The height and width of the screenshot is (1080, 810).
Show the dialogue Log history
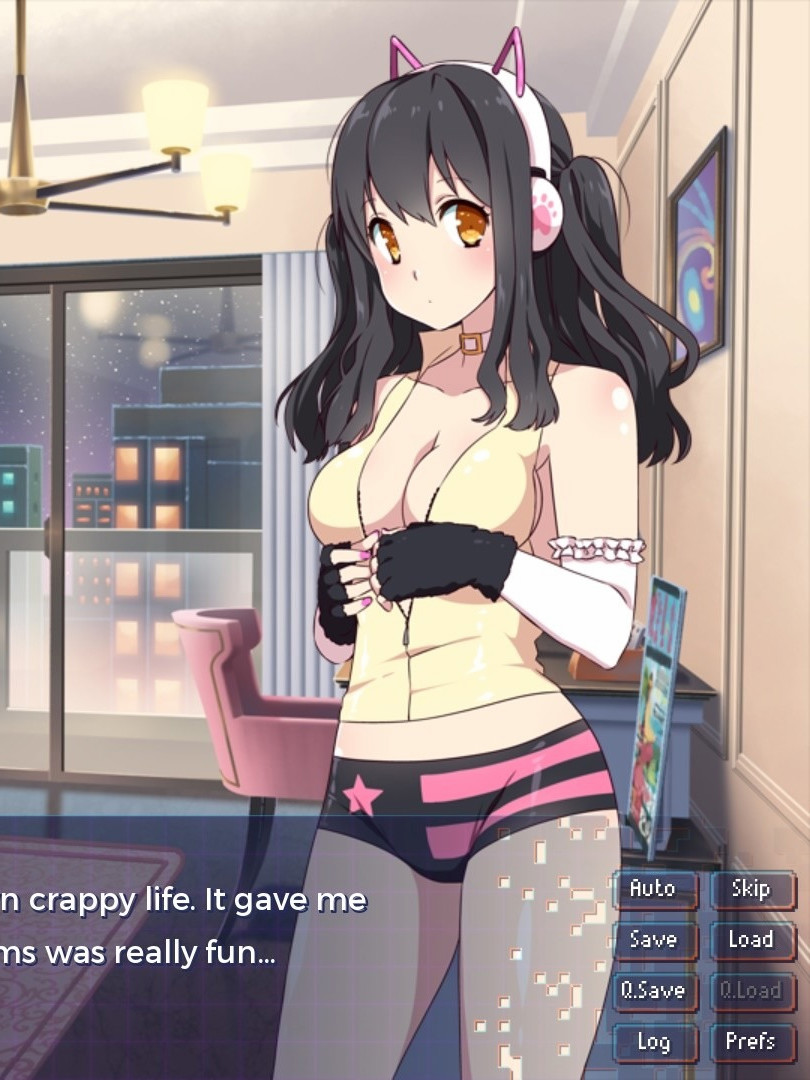coord(654,1042)
